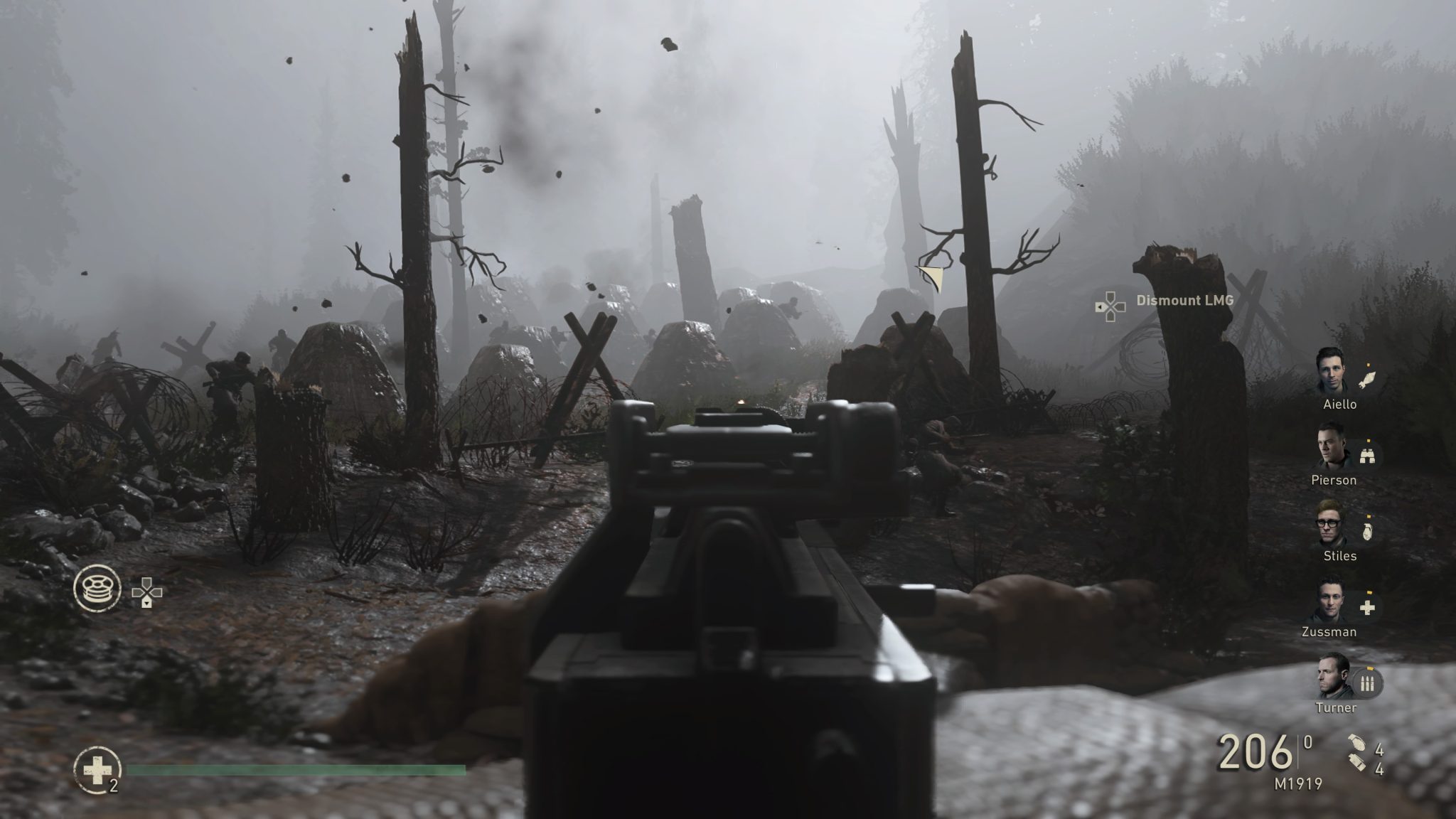Viewport: 1456px width, 819px height.
Task: Select Stiles' grenade resupply icon
Action: [1367, 532]
